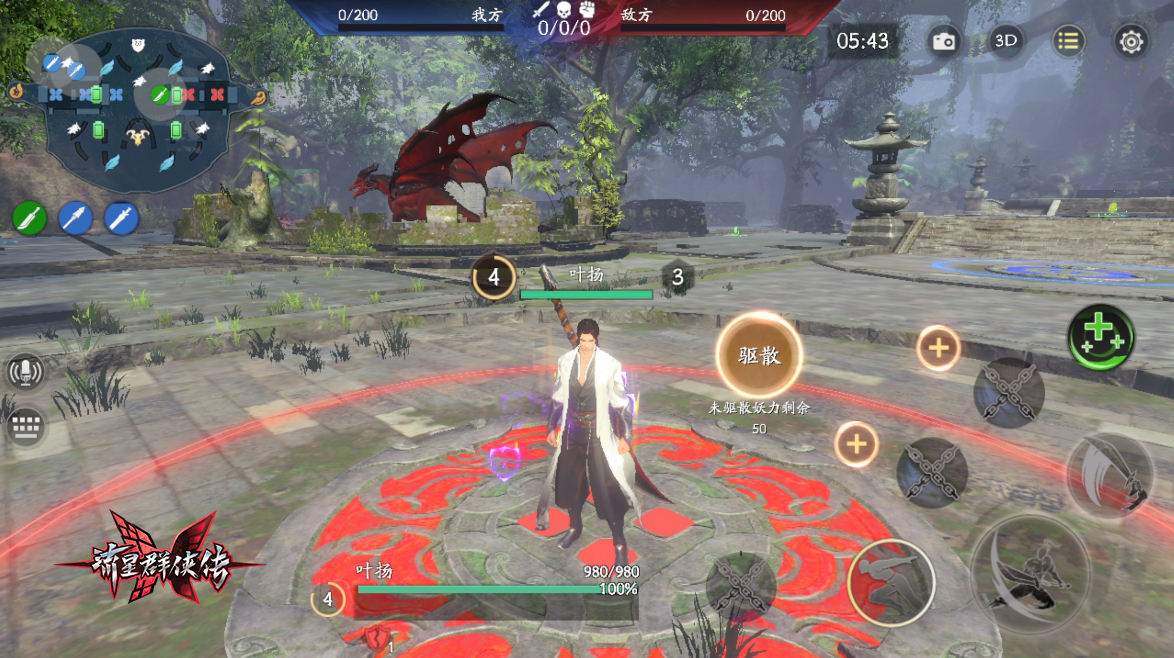The image size is (1174, 658).
Task: Trigger the curved blade slash skill
Action: 1110,475
